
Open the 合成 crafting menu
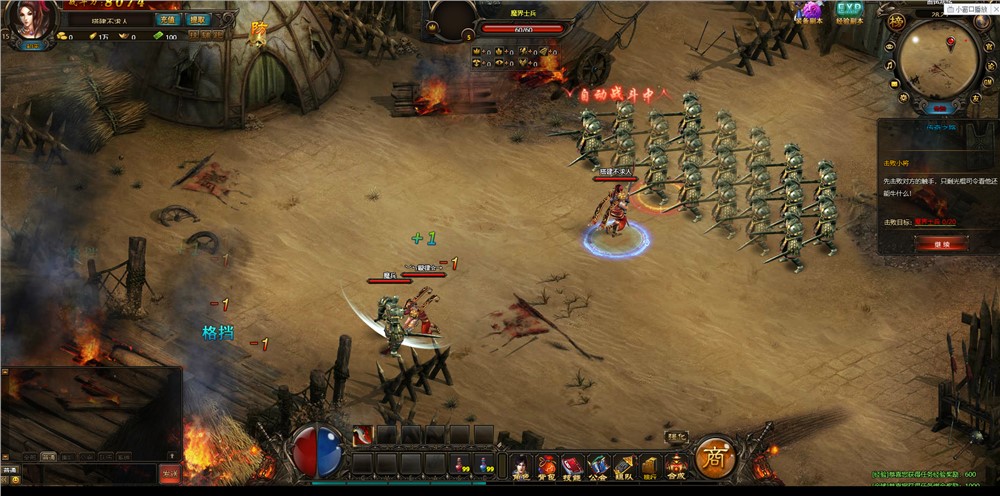675,466
